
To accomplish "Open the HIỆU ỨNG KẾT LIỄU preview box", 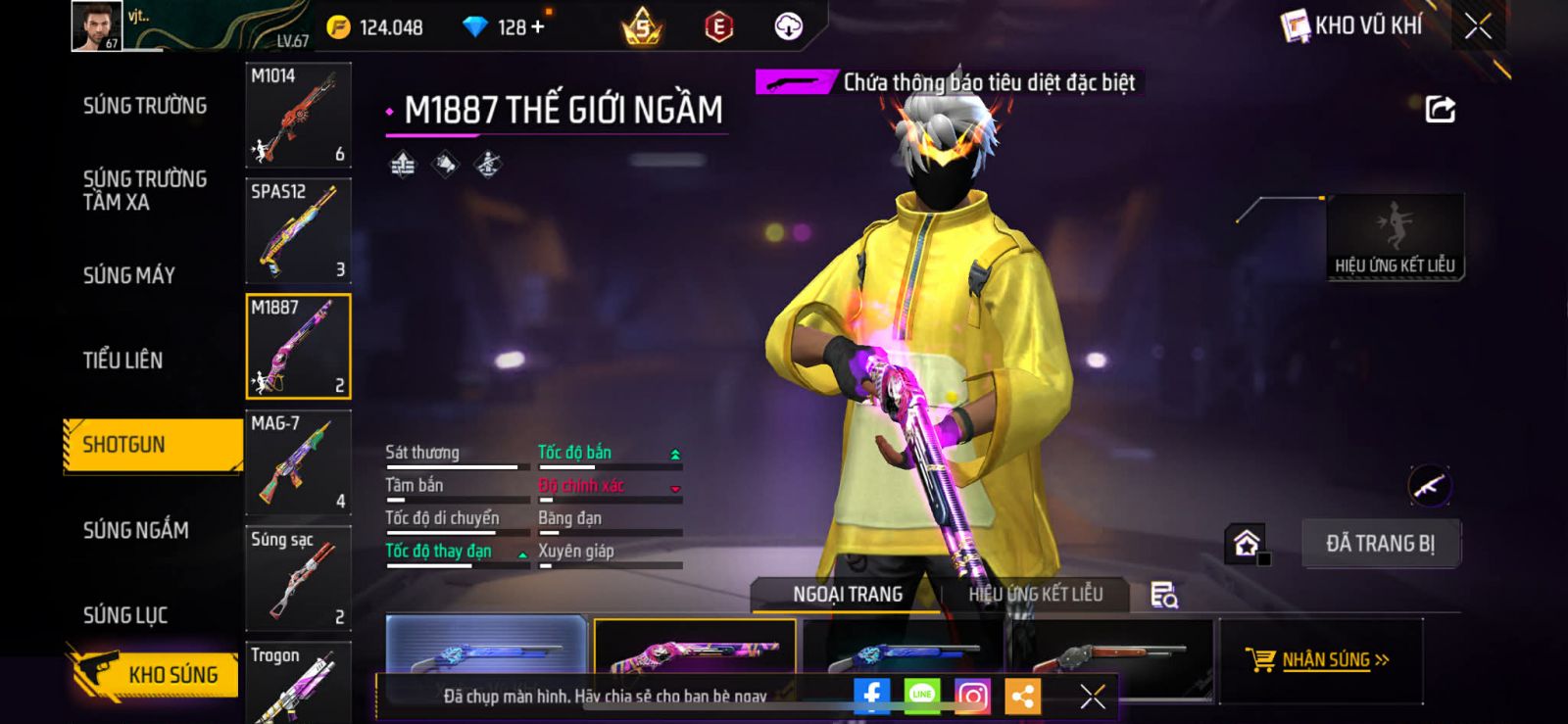I will [1395, 237].
